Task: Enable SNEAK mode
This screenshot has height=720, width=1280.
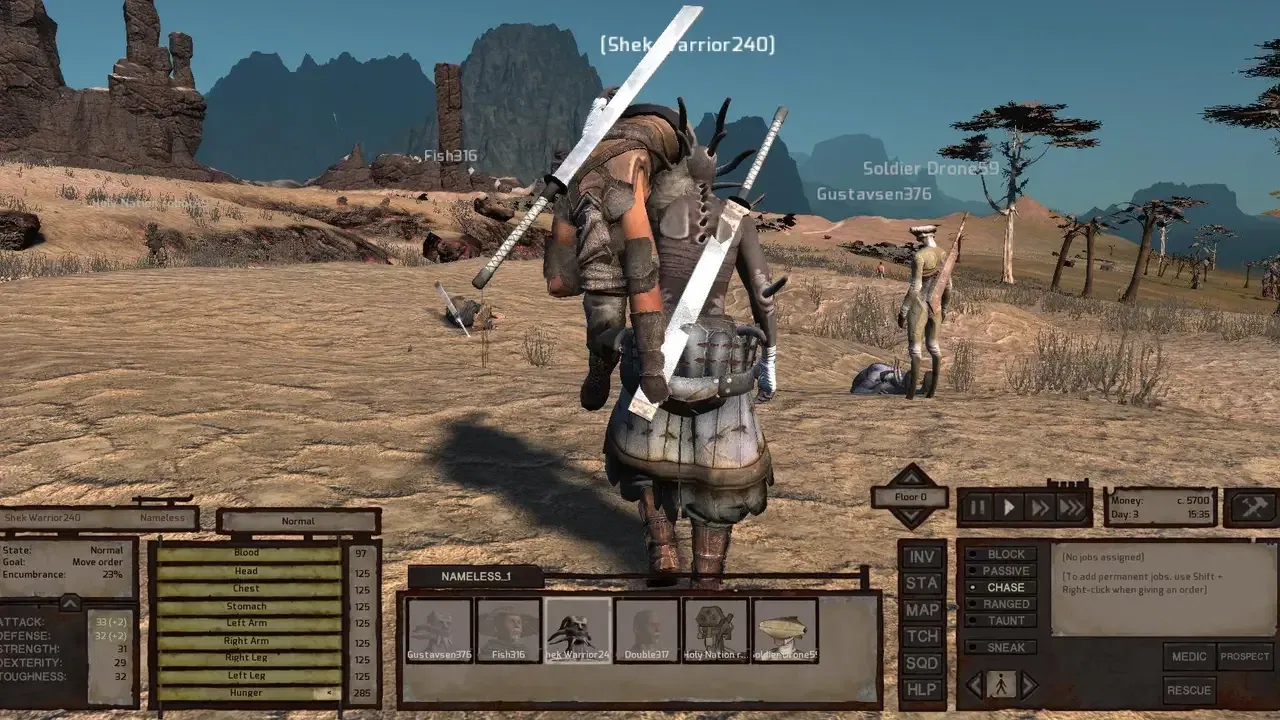Action: pyautogui.click(x=1001, y=647)
